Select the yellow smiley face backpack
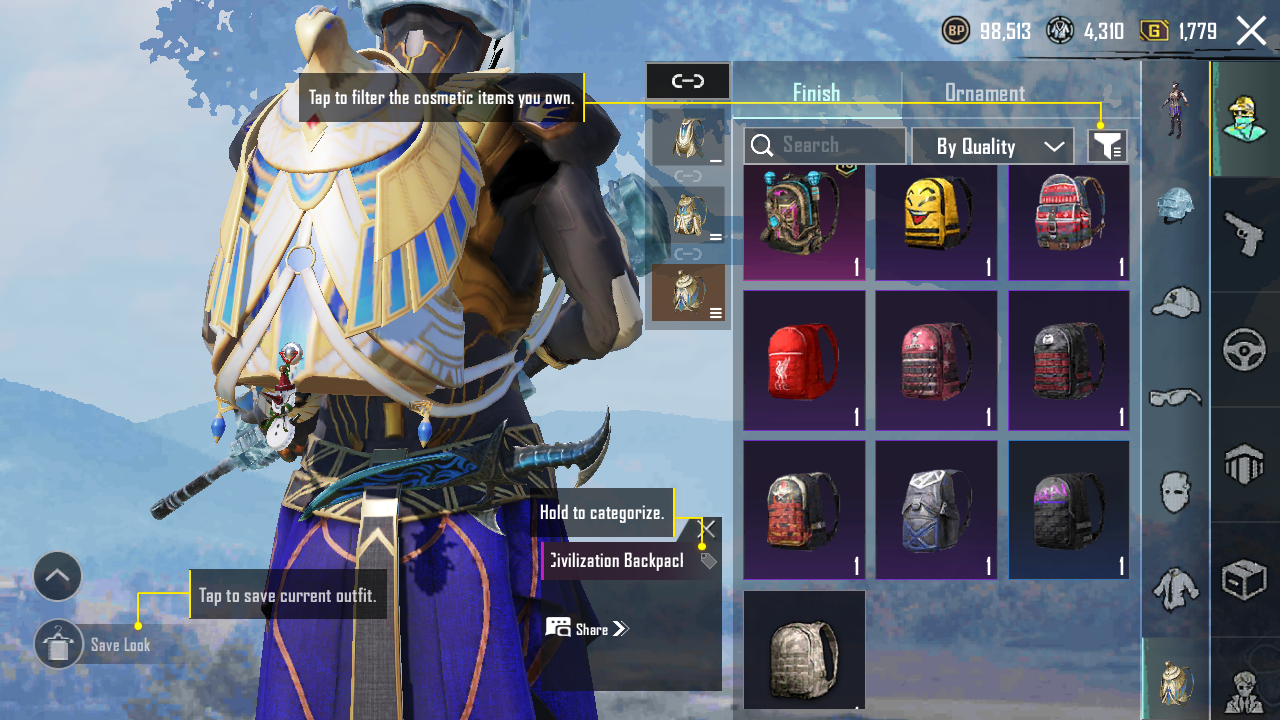Viewport: 1280px width, 720px height. pyautogui.click(x=936, y=222)
